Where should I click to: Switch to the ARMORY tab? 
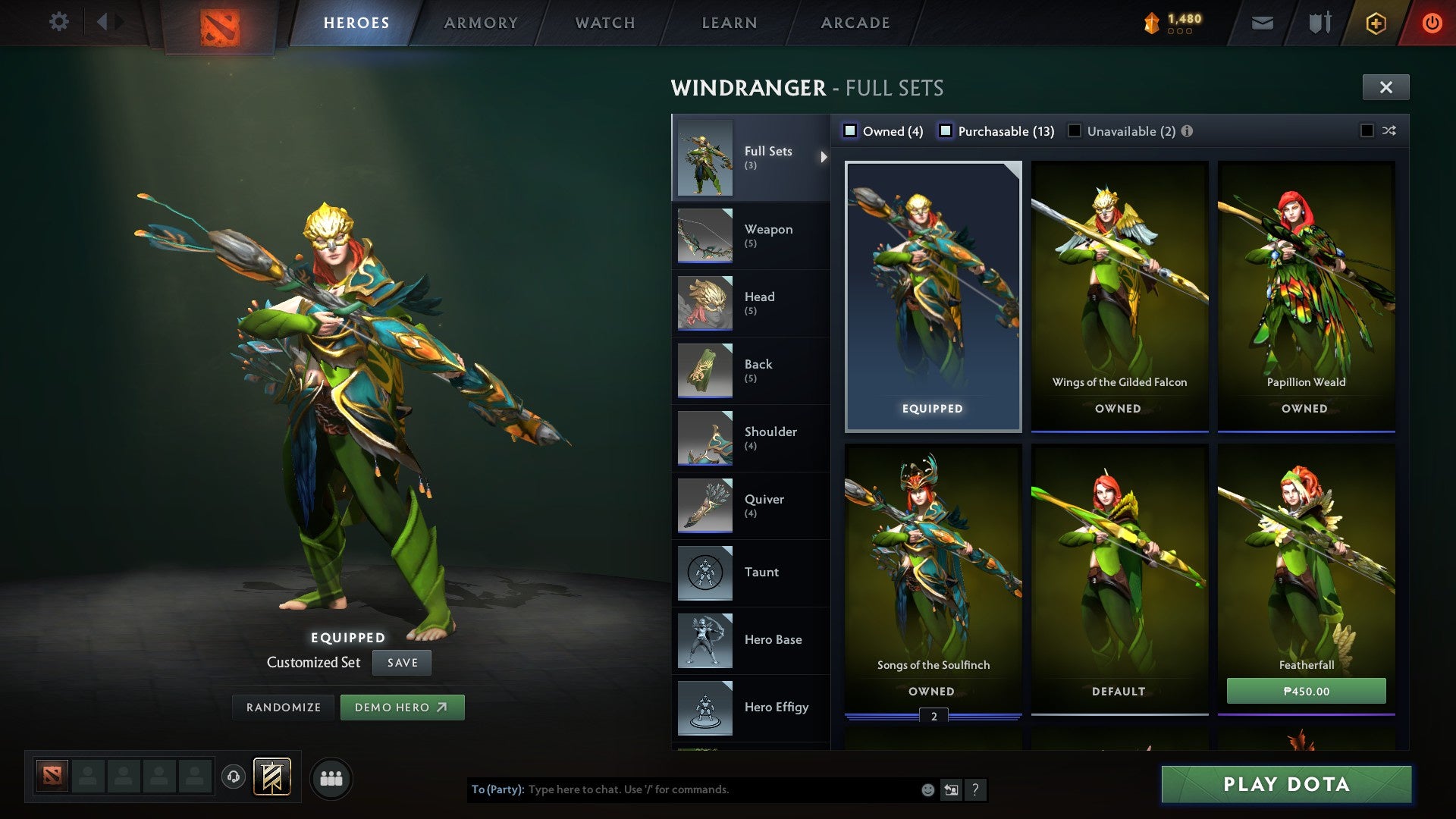point(481,22)
